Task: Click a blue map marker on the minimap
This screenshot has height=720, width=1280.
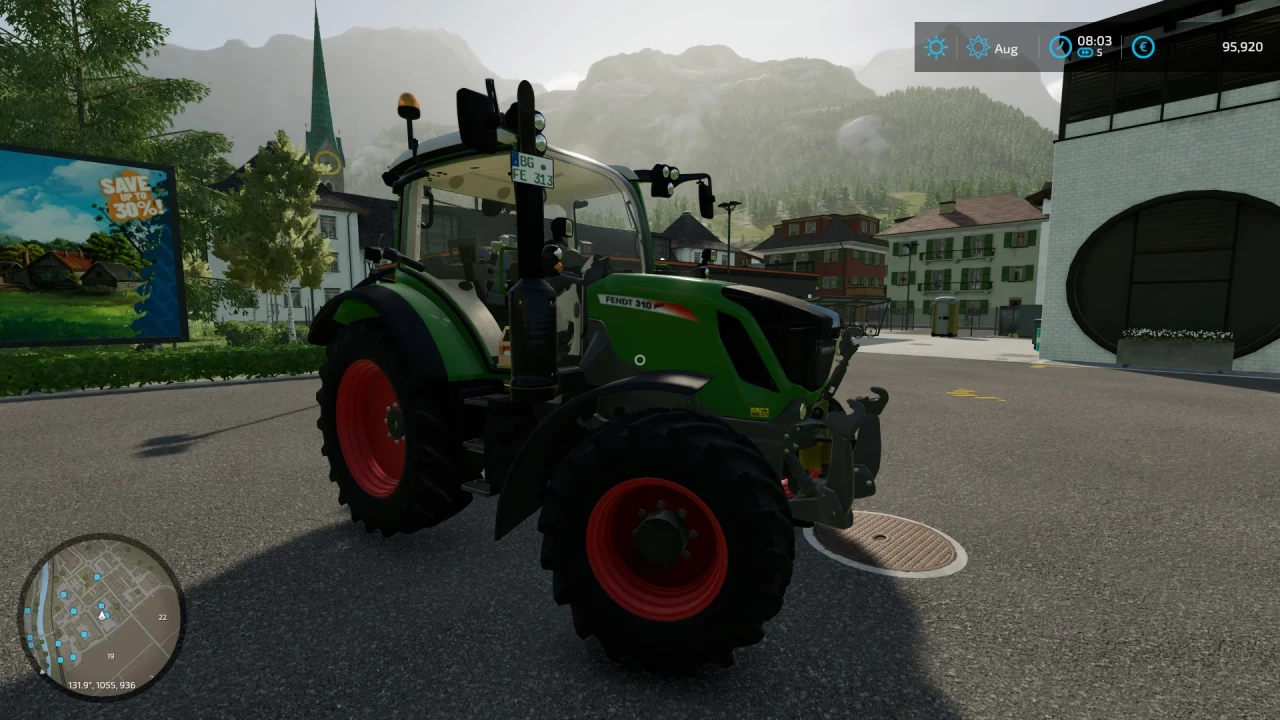Action: pos(97,577)
